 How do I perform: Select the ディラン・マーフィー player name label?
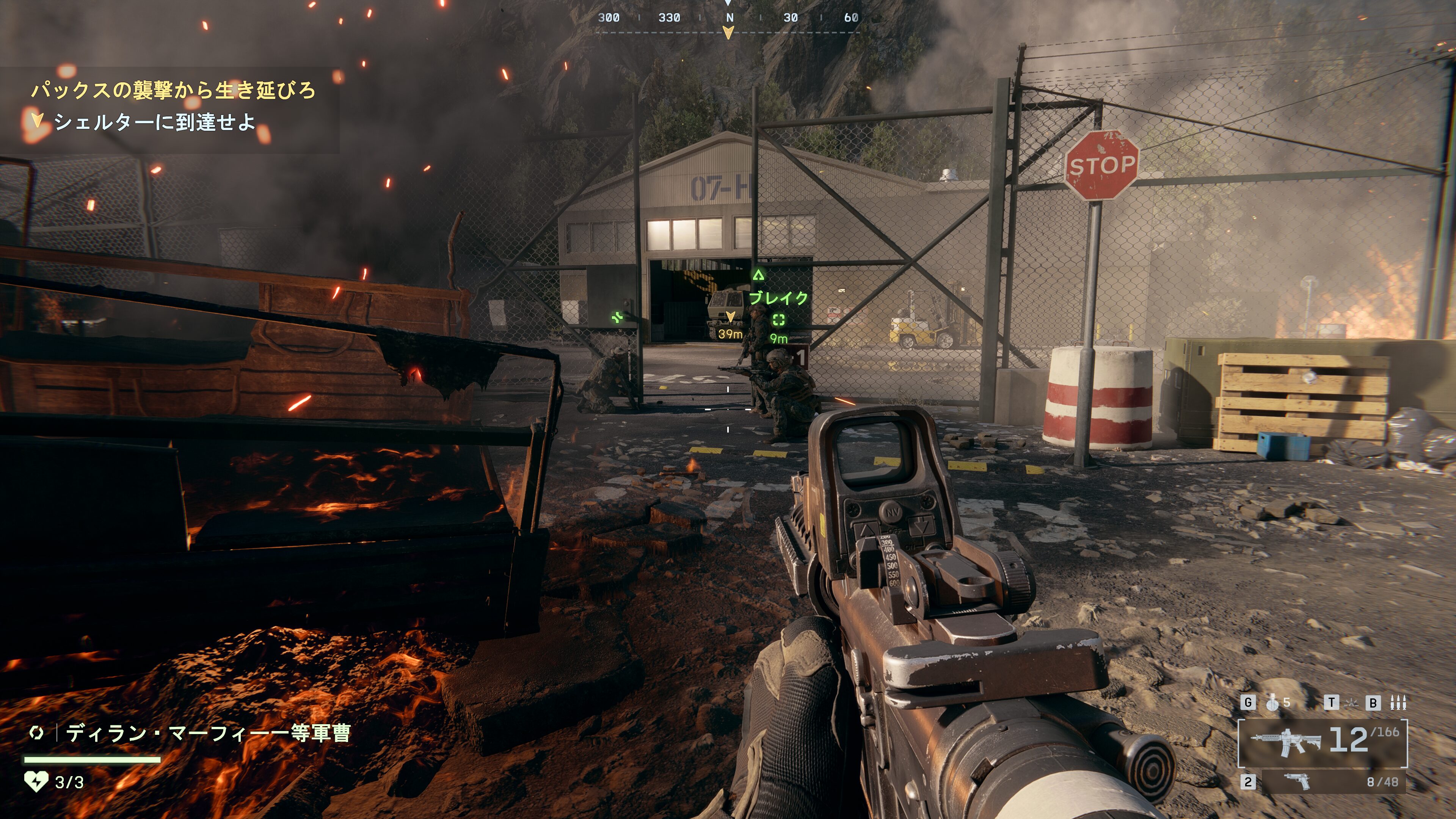point(207,734)
